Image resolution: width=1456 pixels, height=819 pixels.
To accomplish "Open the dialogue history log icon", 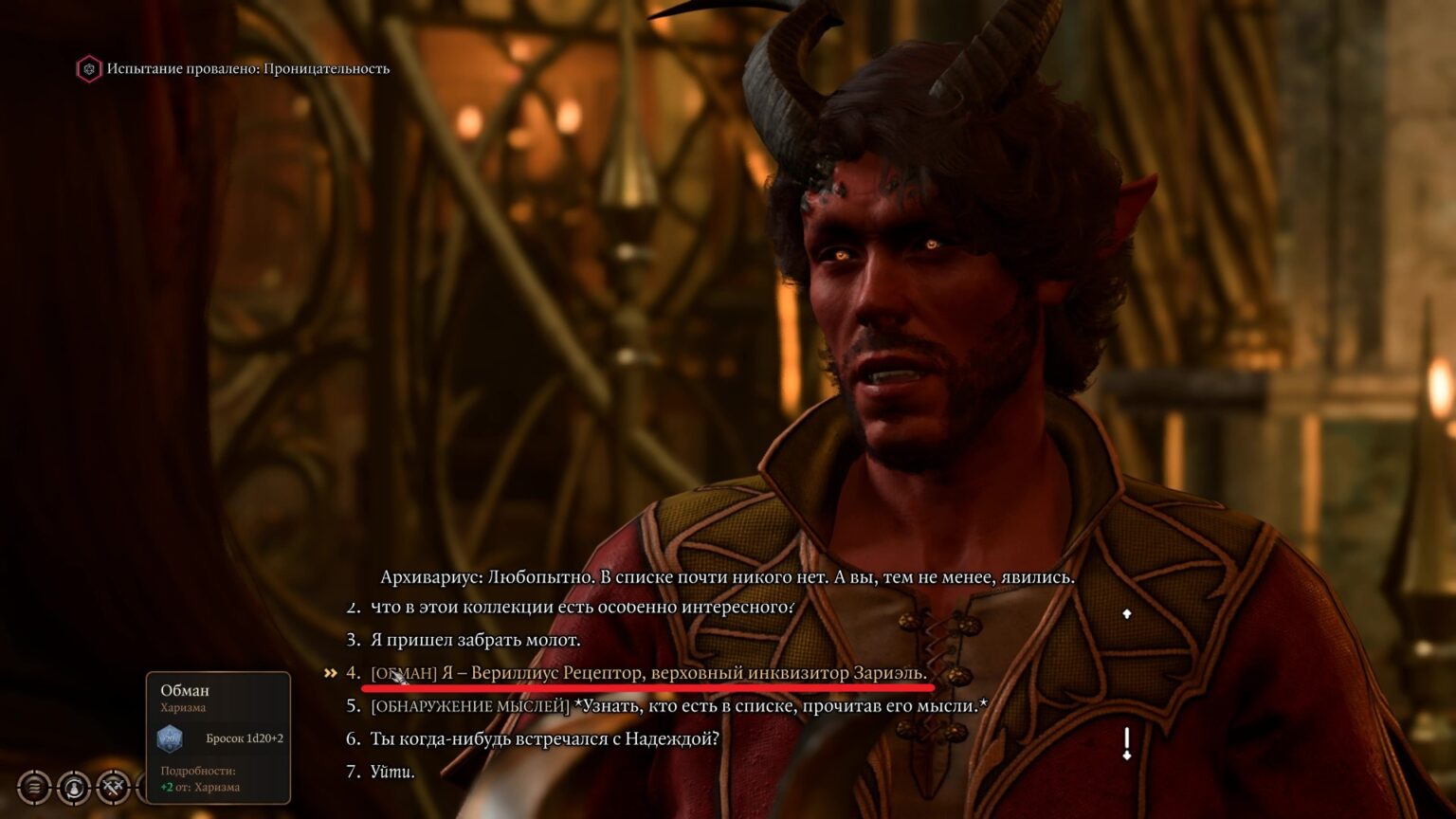I will (34, 788).
